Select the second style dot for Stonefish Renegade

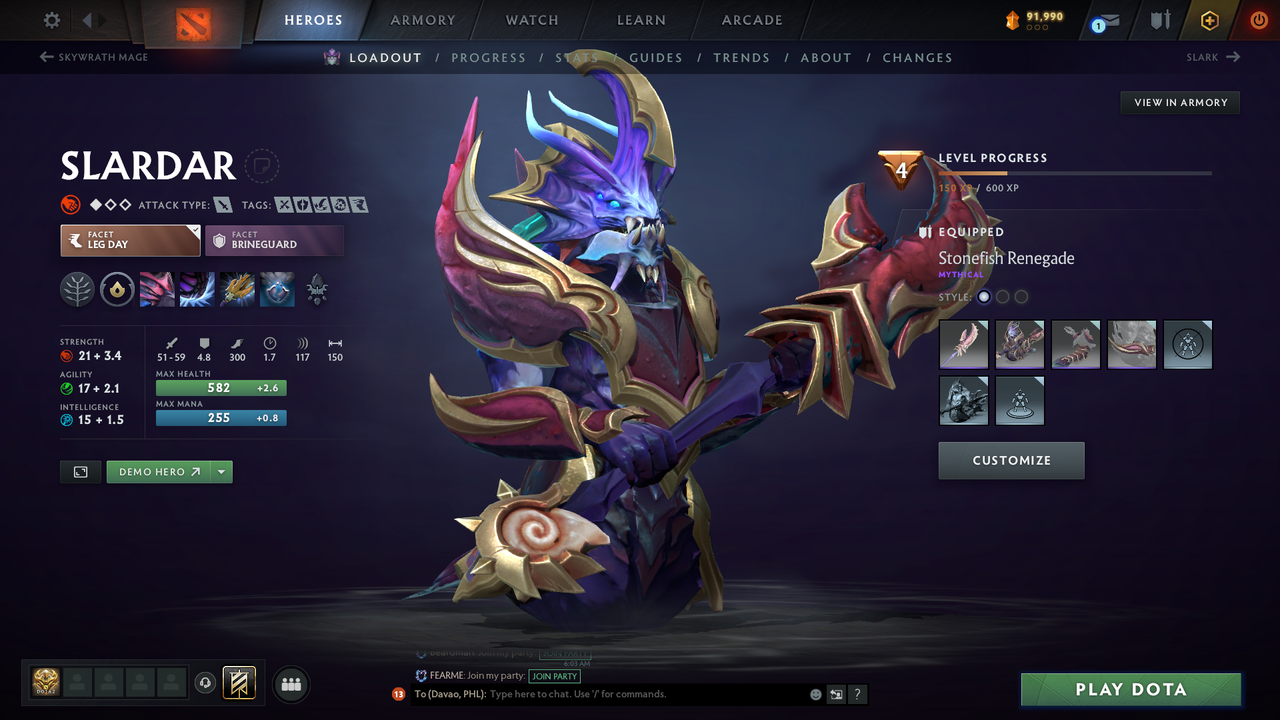[x=1002, y=296]
